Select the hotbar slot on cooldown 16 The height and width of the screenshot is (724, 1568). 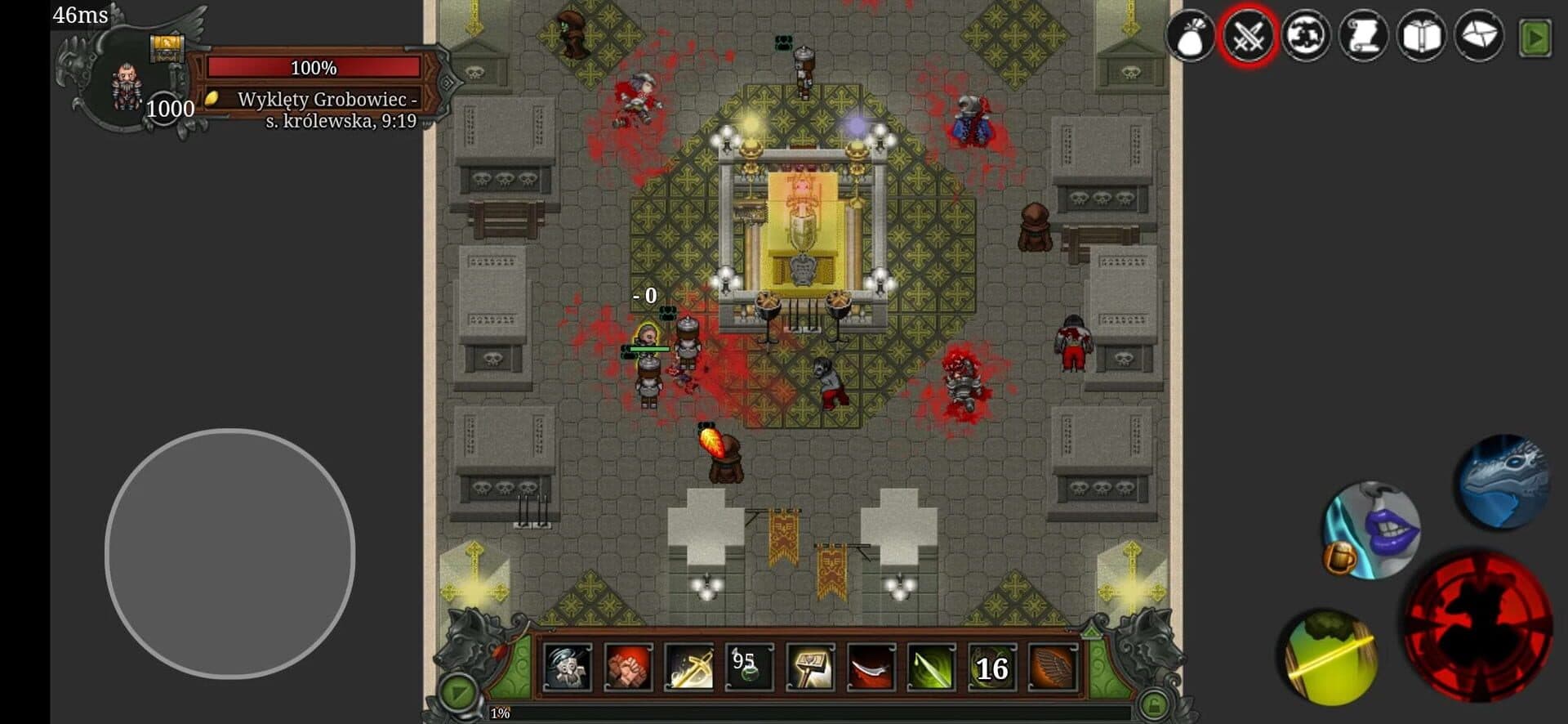[x=991, y=668]
